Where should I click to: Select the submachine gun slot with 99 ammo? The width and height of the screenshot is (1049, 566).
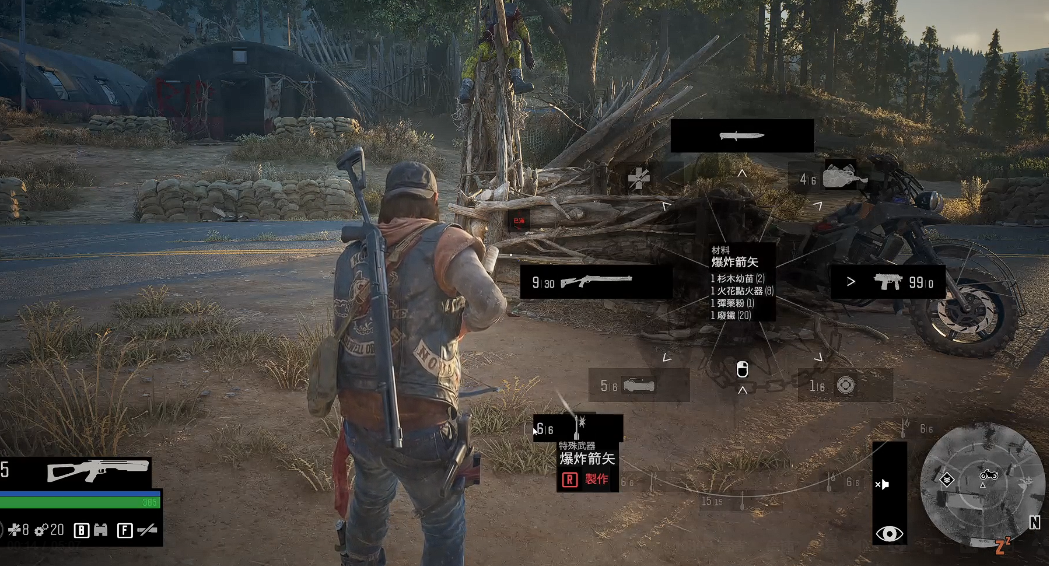pos(888,282)
